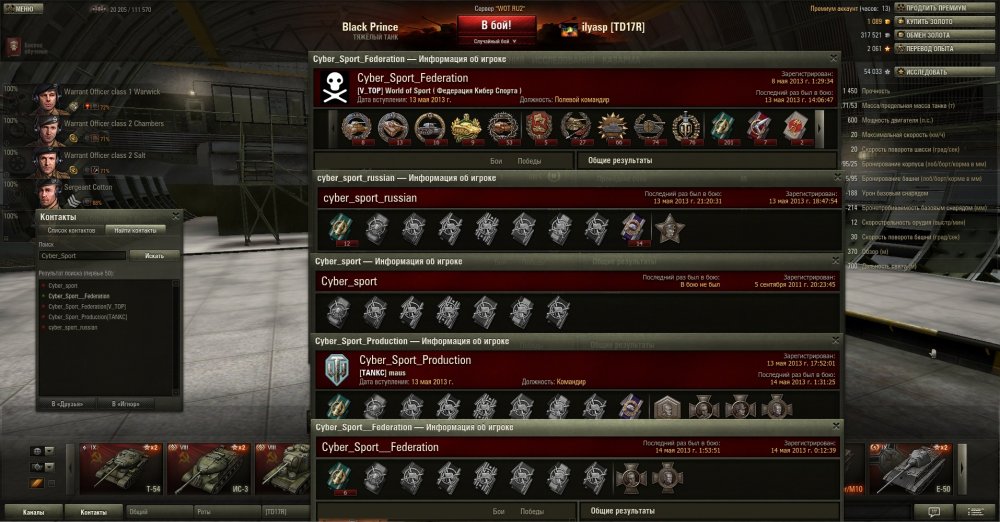1000x522 pixels.
Task: Open the Каналы channels button
Action: [x=33, y=511]
